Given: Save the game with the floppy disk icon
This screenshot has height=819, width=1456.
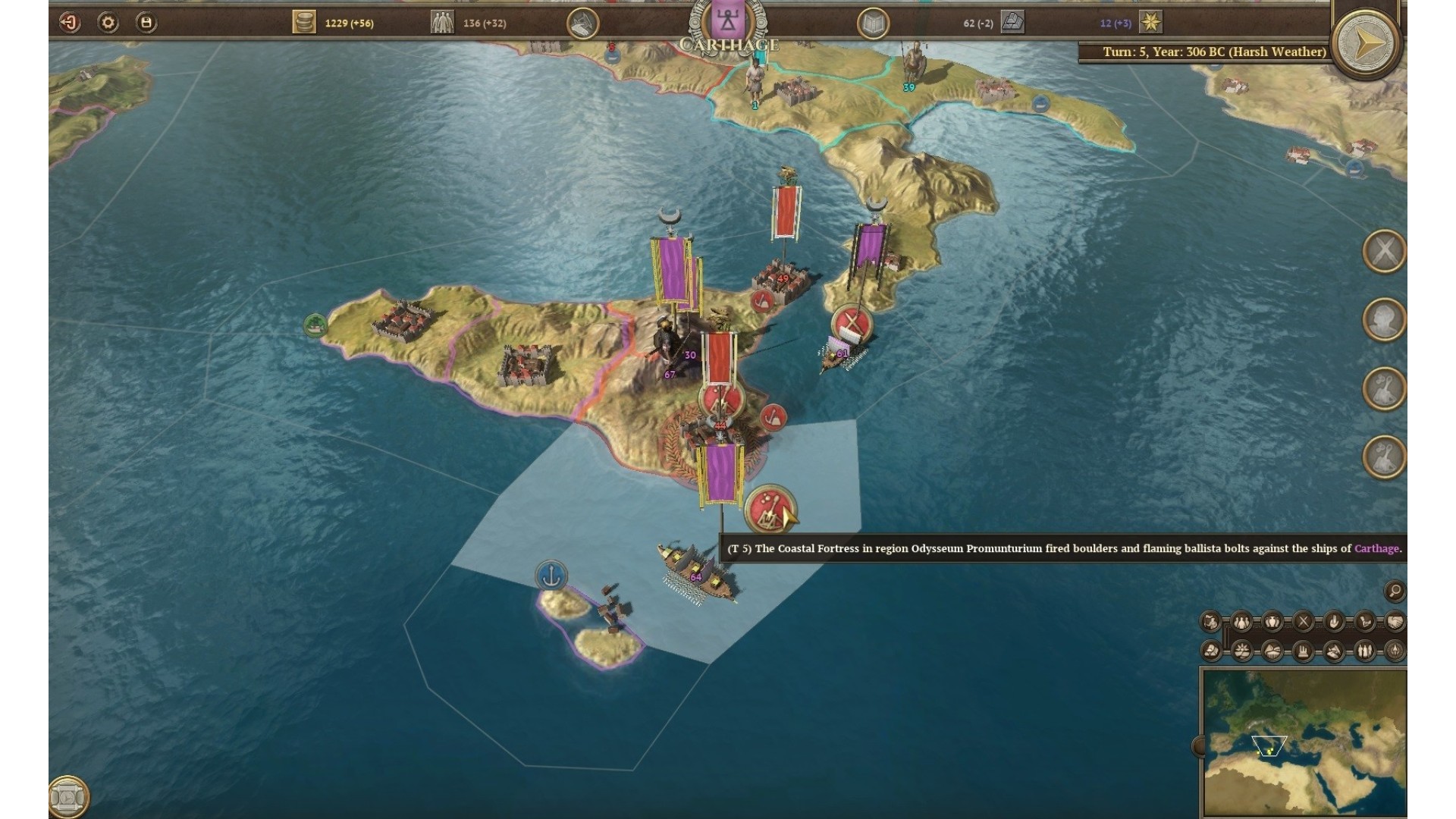Looking at the screenshot, I should click(146, 23).
